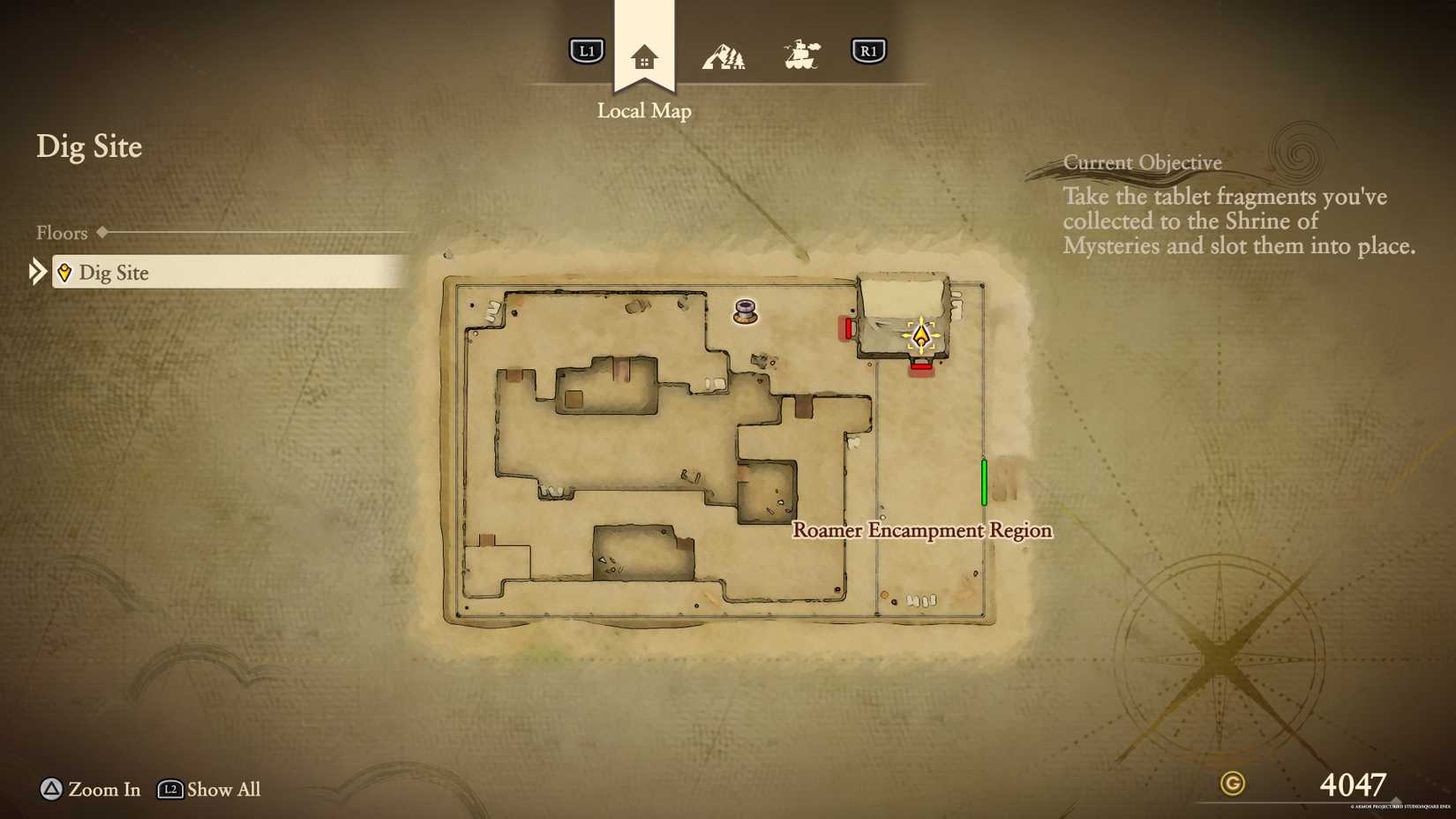
Task: Click the red marker below the camp building
Action: click(920, 368)
